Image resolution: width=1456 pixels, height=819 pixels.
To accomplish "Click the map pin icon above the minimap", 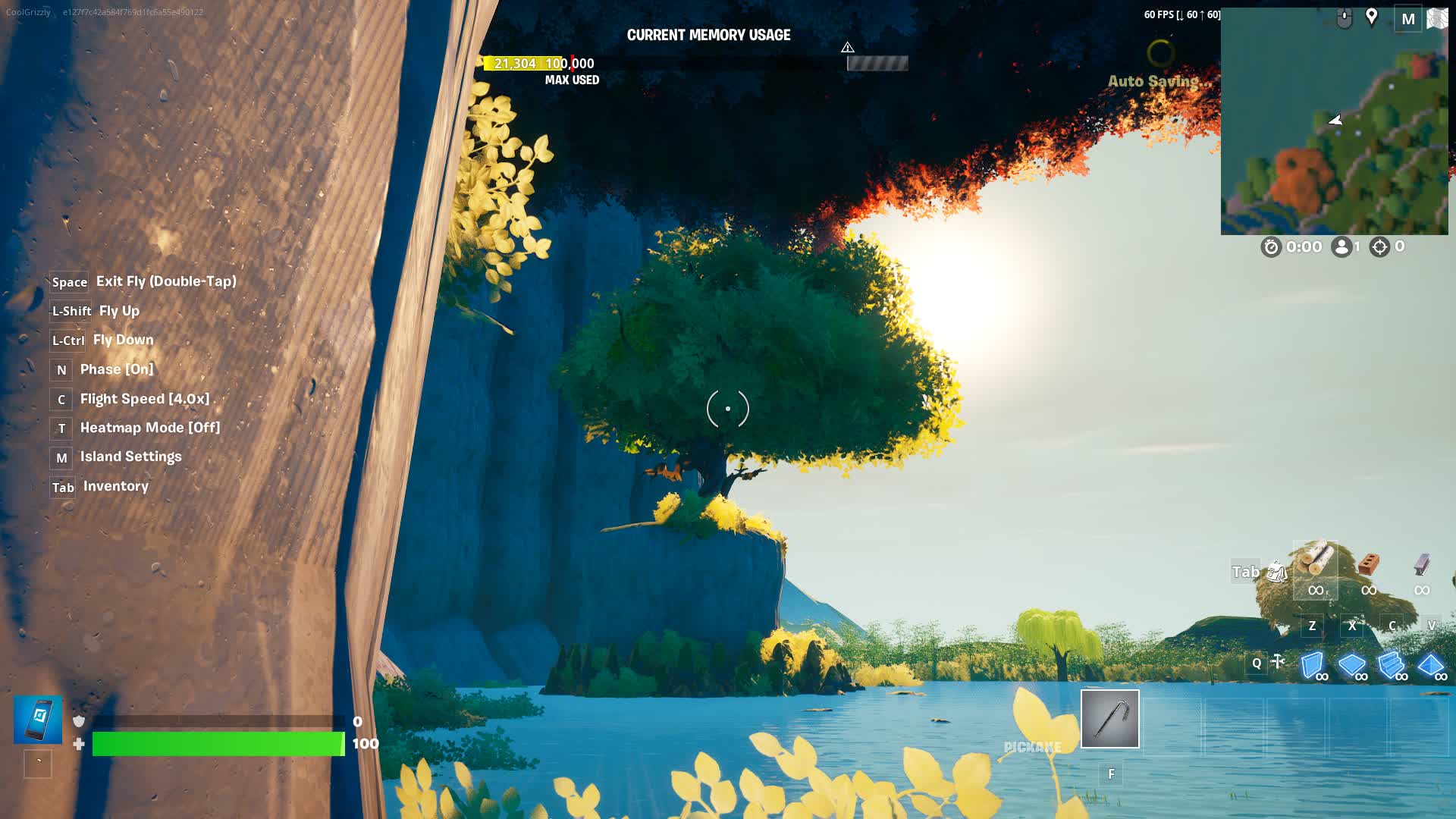I will point(1373,17).
